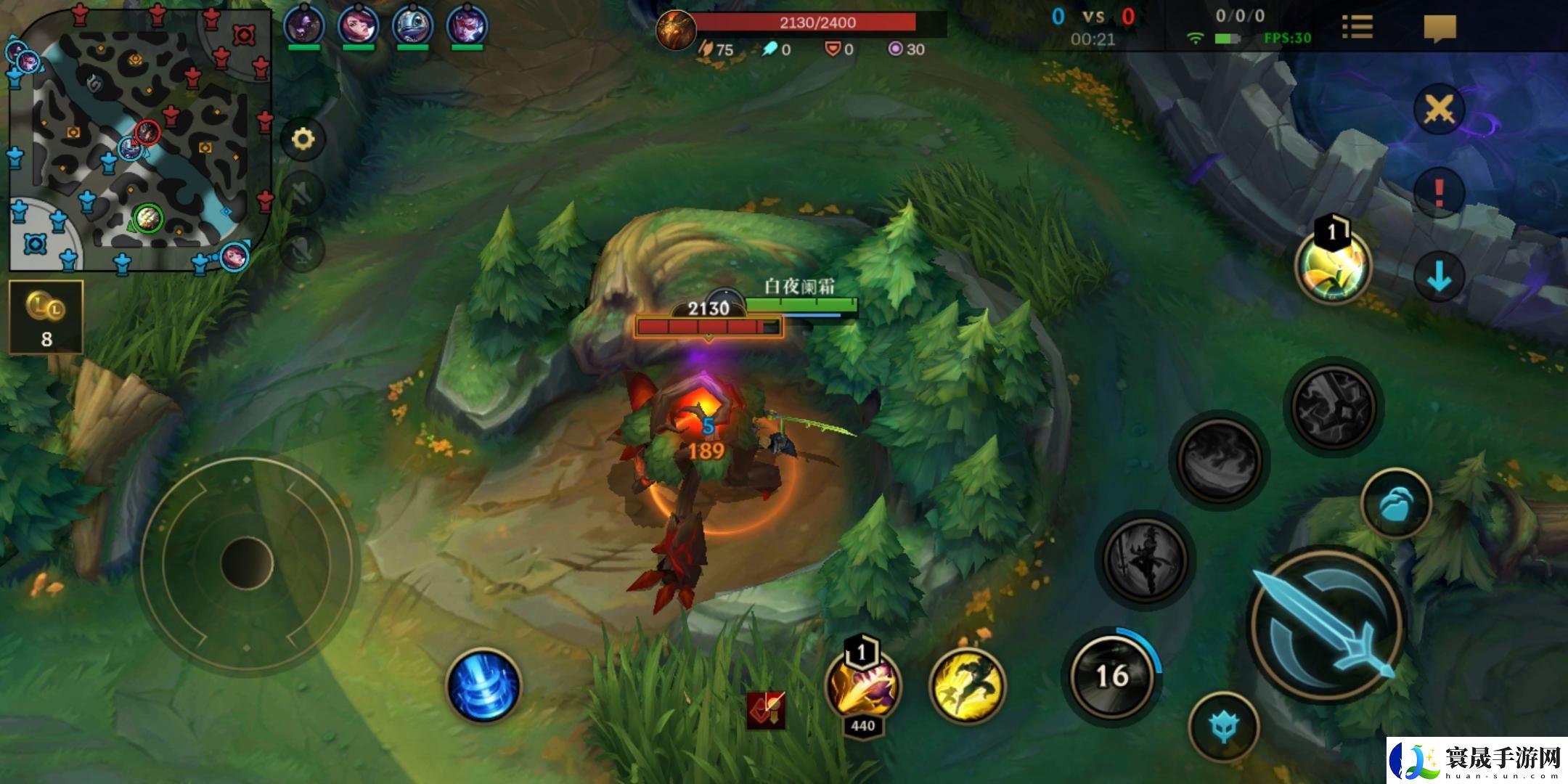Image resolution: width=1568 pixels, height=784 pixels.
Task: Open the chat speech bubble
Action: pyautogui.click(x=1440, y=29)
